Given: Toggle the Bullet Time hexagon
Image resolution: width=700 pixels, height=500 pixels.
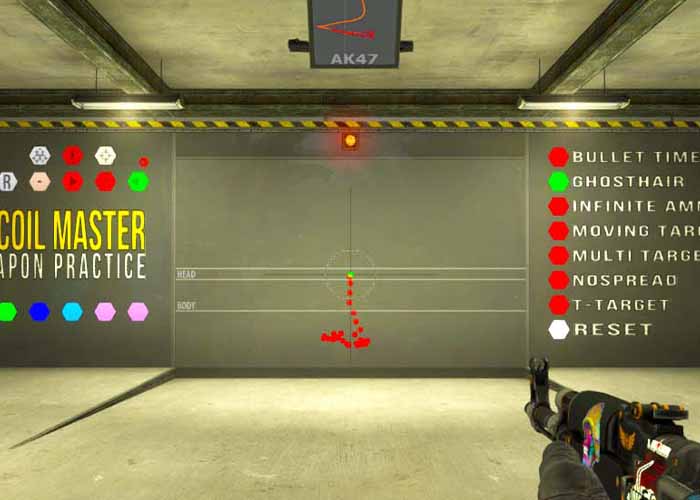Looking at the screenshot, I should (x=558, y=157).
